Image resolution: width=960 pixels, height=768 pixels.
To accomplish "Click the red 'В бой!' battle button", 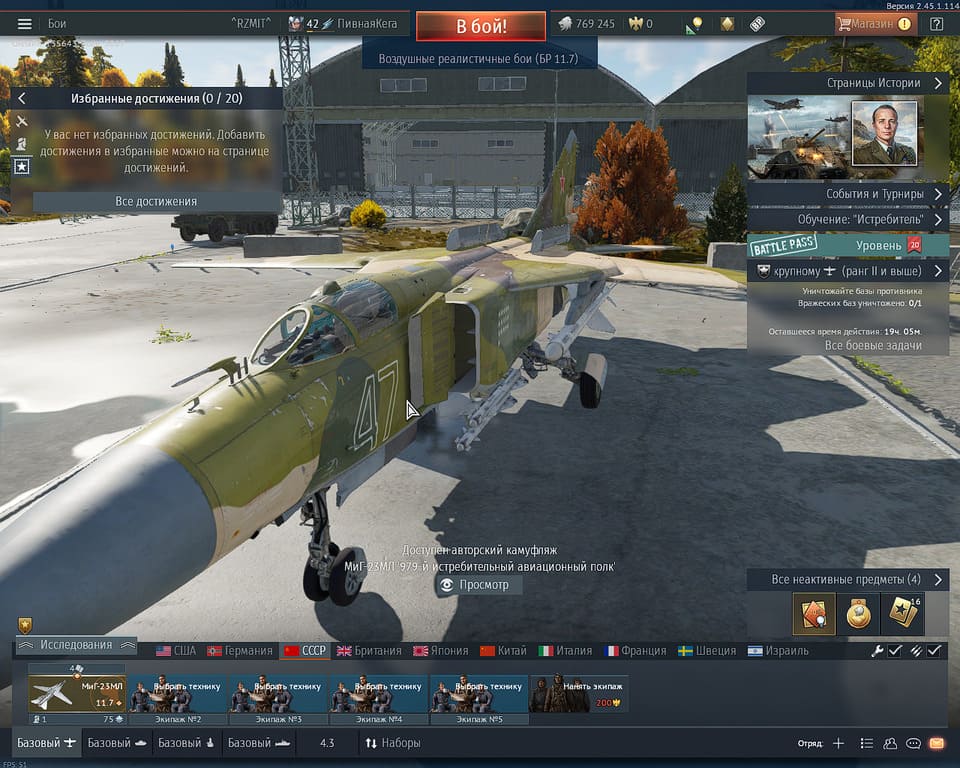I will 481,25.
